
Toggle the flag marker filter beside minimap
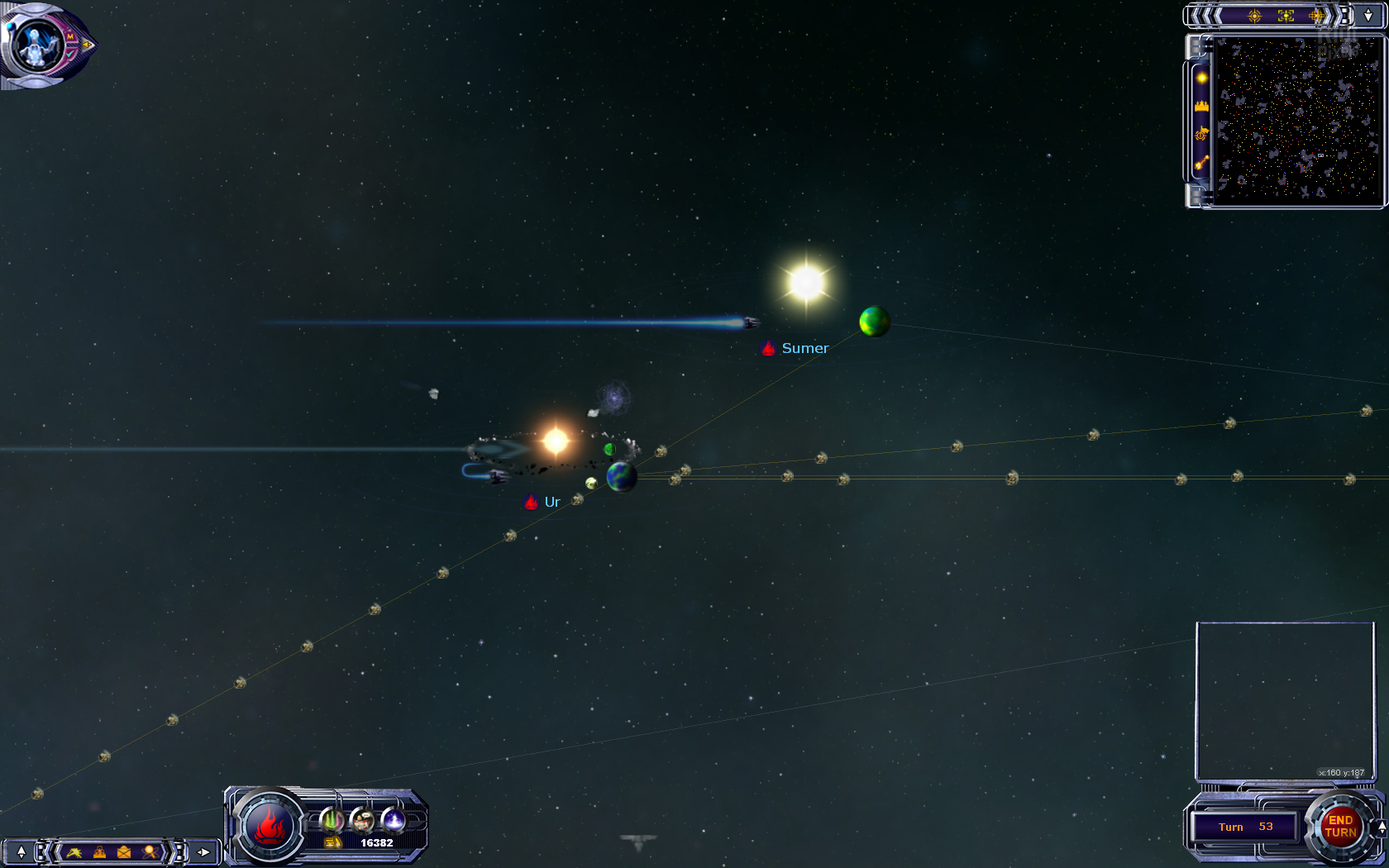[1201, 134]
